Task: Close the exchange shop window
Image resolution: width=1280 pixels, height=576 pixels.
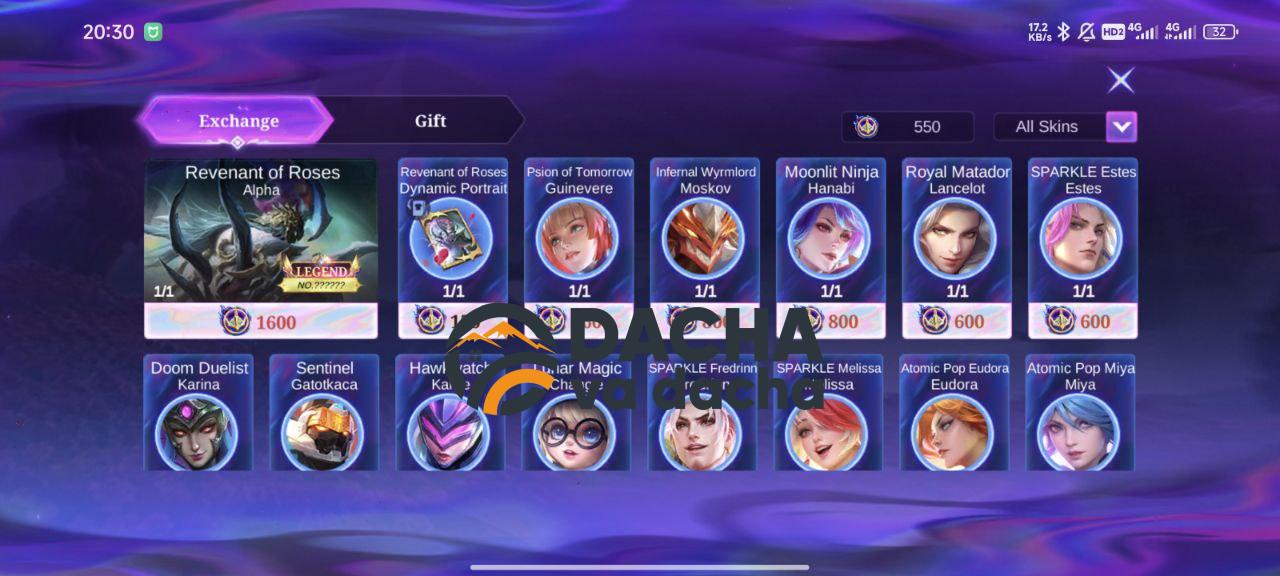Action: 1121,80
